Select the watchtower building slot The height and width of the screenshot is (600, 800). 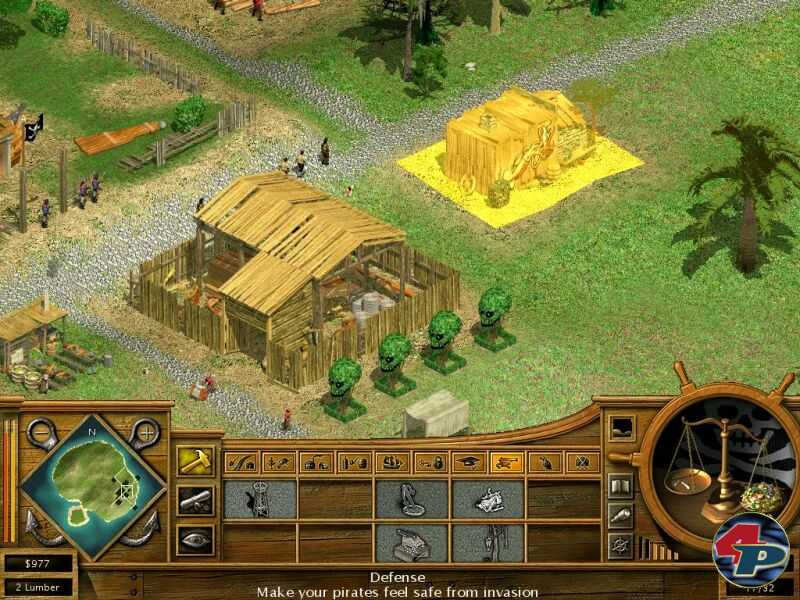pos(260,500)
